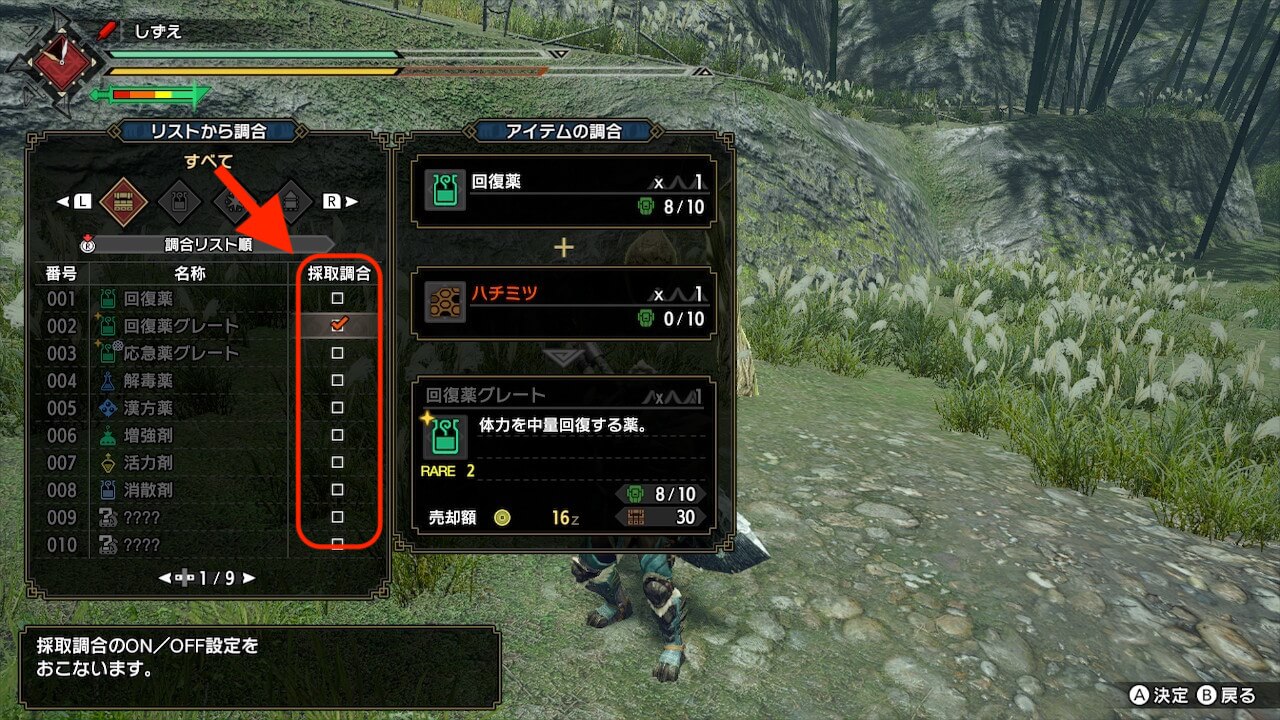
Task: Choose the 活力剤 recipe
Action: [x=148, y=463]
